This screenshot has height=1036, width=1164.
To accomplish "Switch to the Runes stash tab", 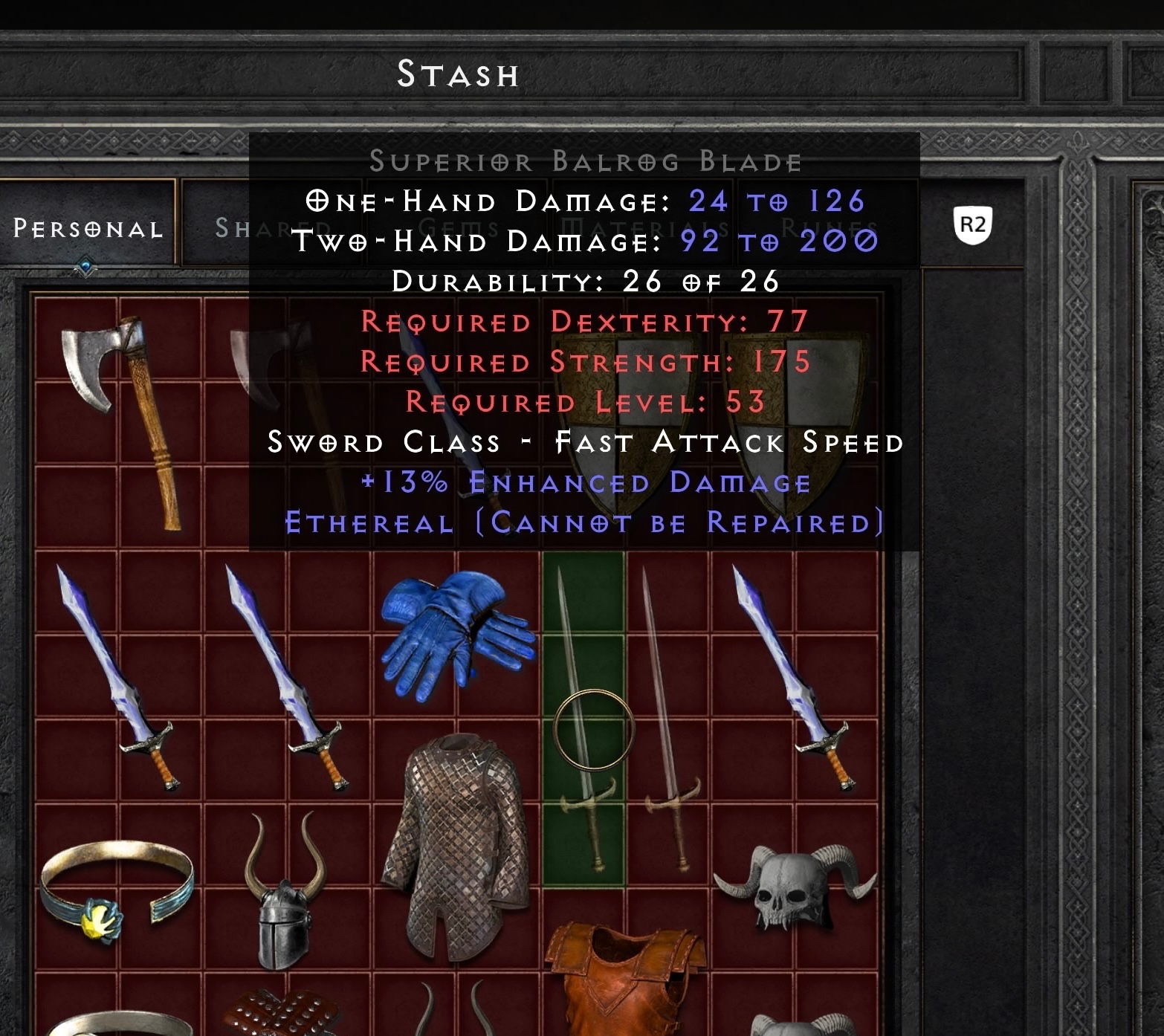I will 829,227.
